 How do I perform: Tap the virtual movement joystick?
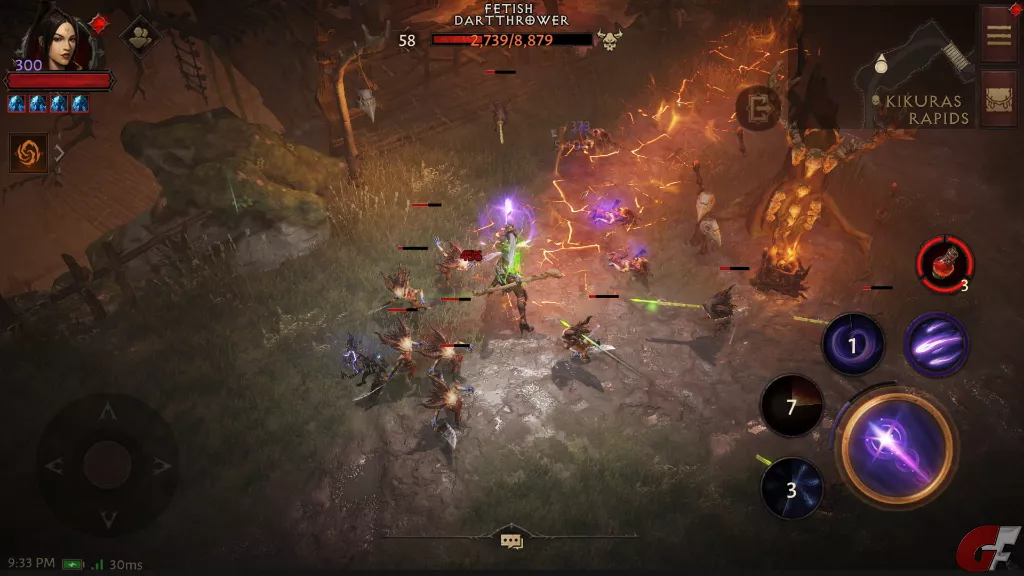[108, 464]
